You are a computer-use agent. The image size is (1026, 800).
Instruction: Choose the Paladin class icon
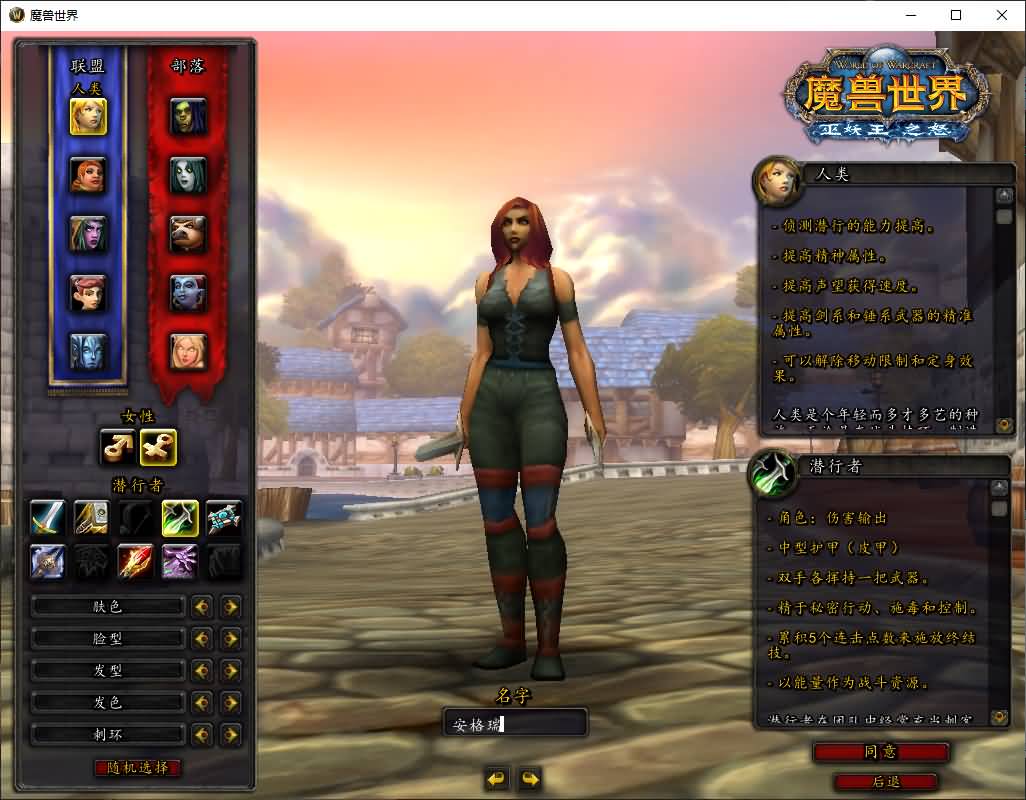point(94,518)
